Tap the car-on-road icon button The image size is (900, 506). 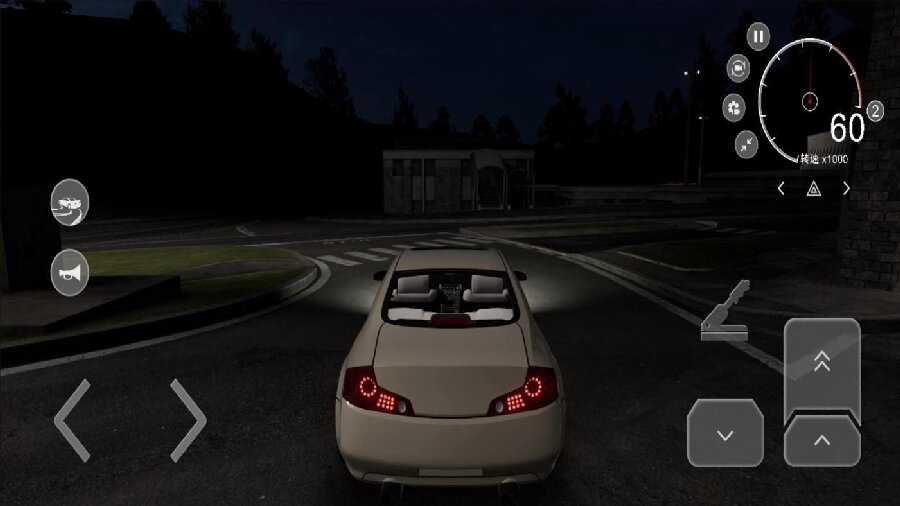tap(70, 203)
